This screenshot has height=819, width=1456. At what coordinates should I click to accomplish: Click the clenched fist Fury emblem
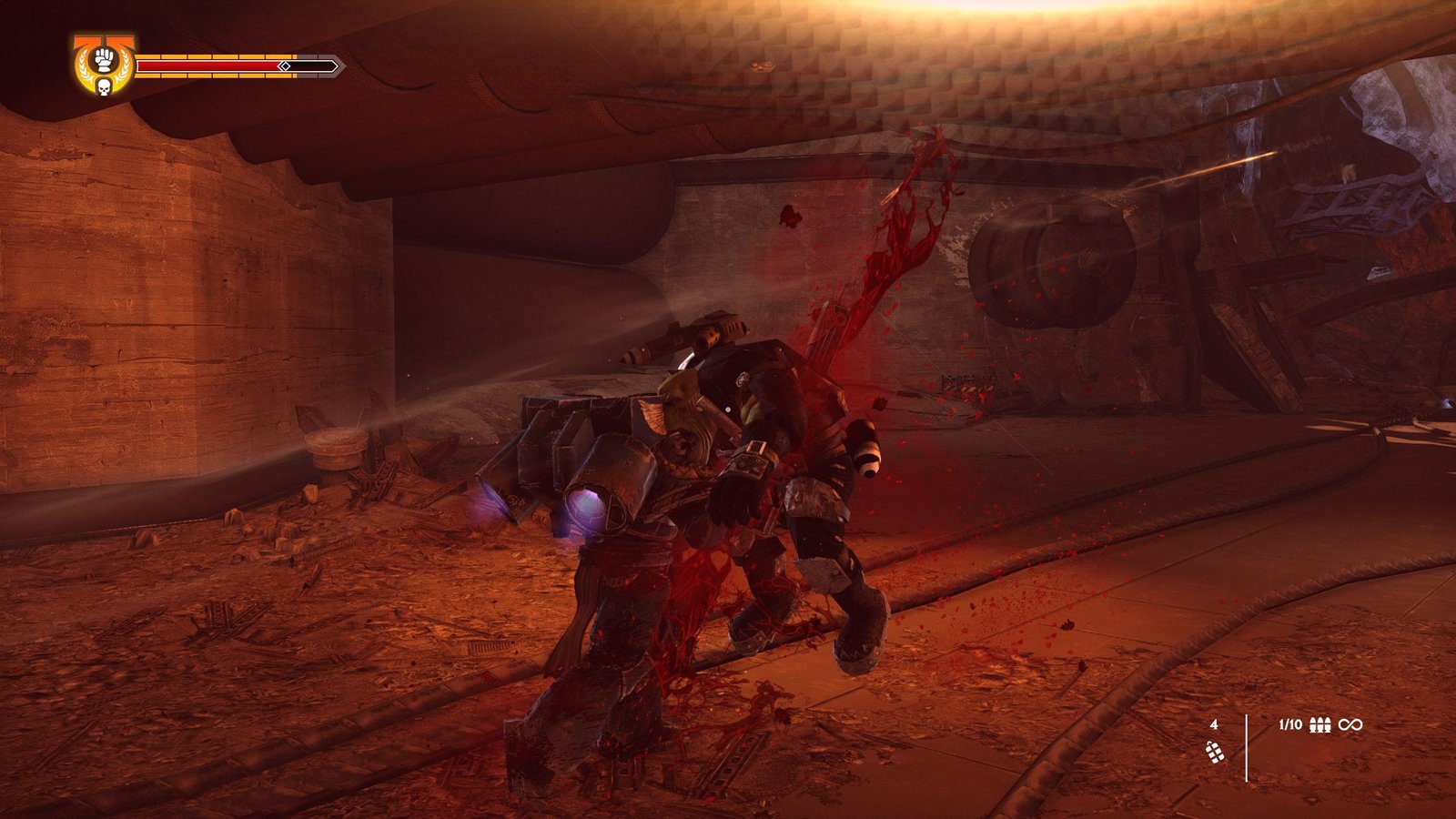coord(104,58)
